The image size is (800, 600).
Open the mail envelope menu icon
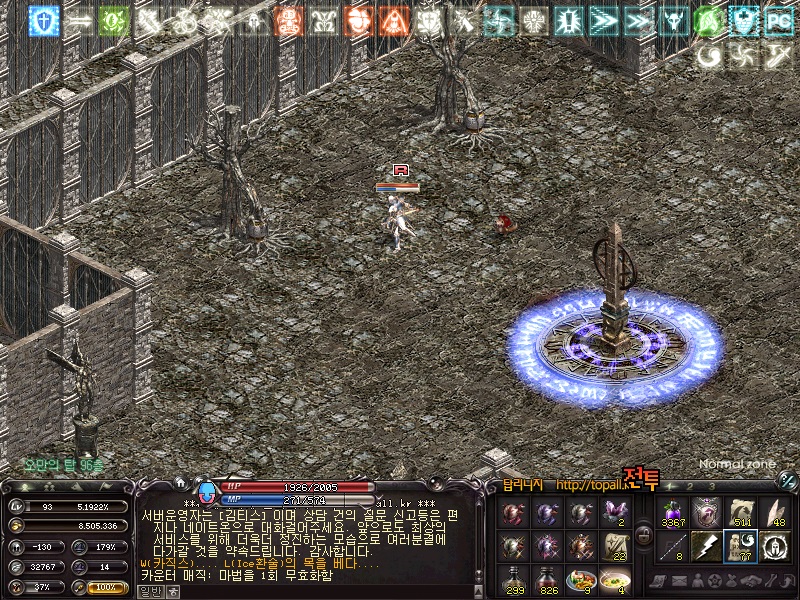[x=681, y=581]
